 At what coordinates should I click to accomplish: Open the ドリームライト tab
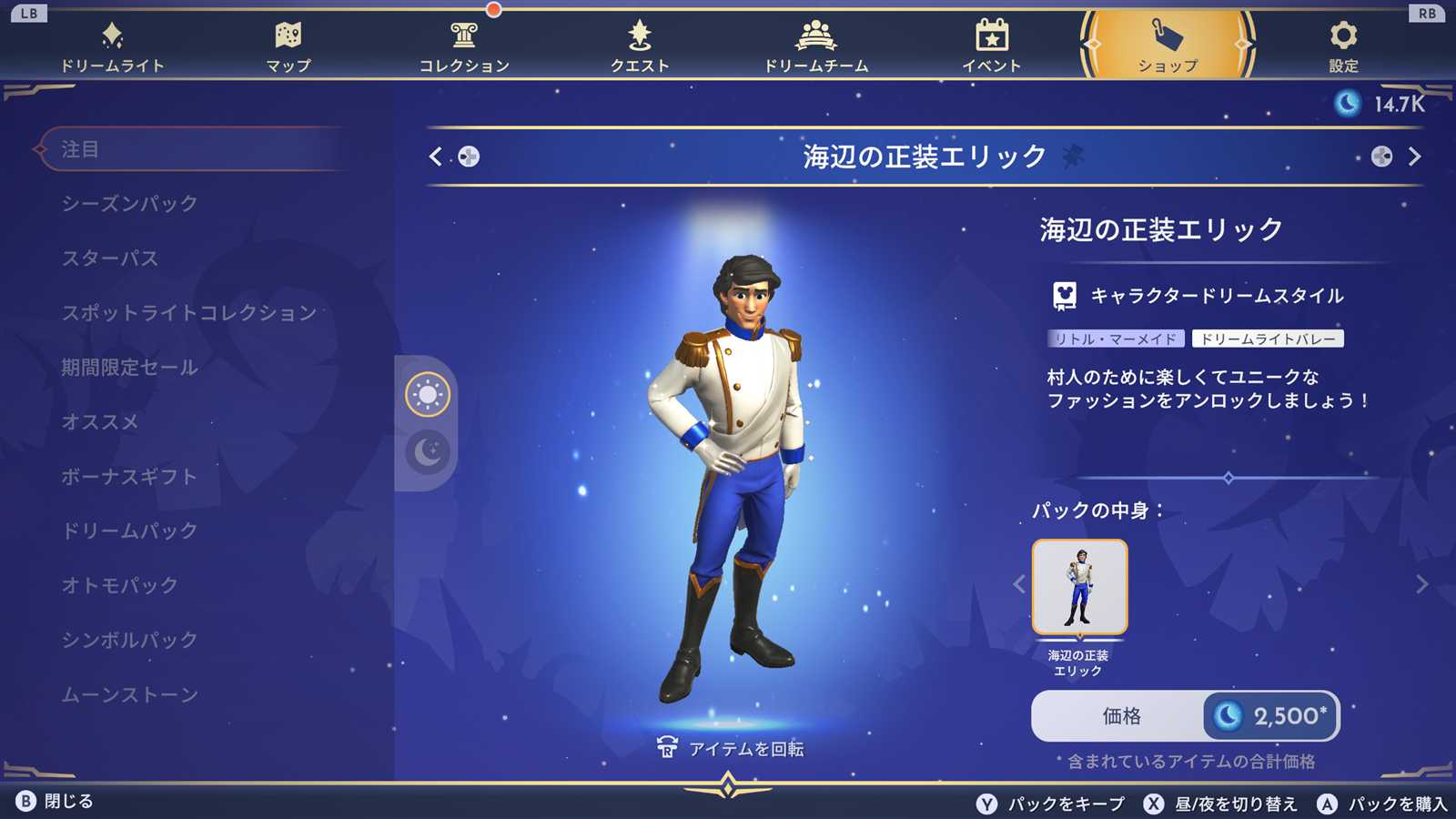112,47
